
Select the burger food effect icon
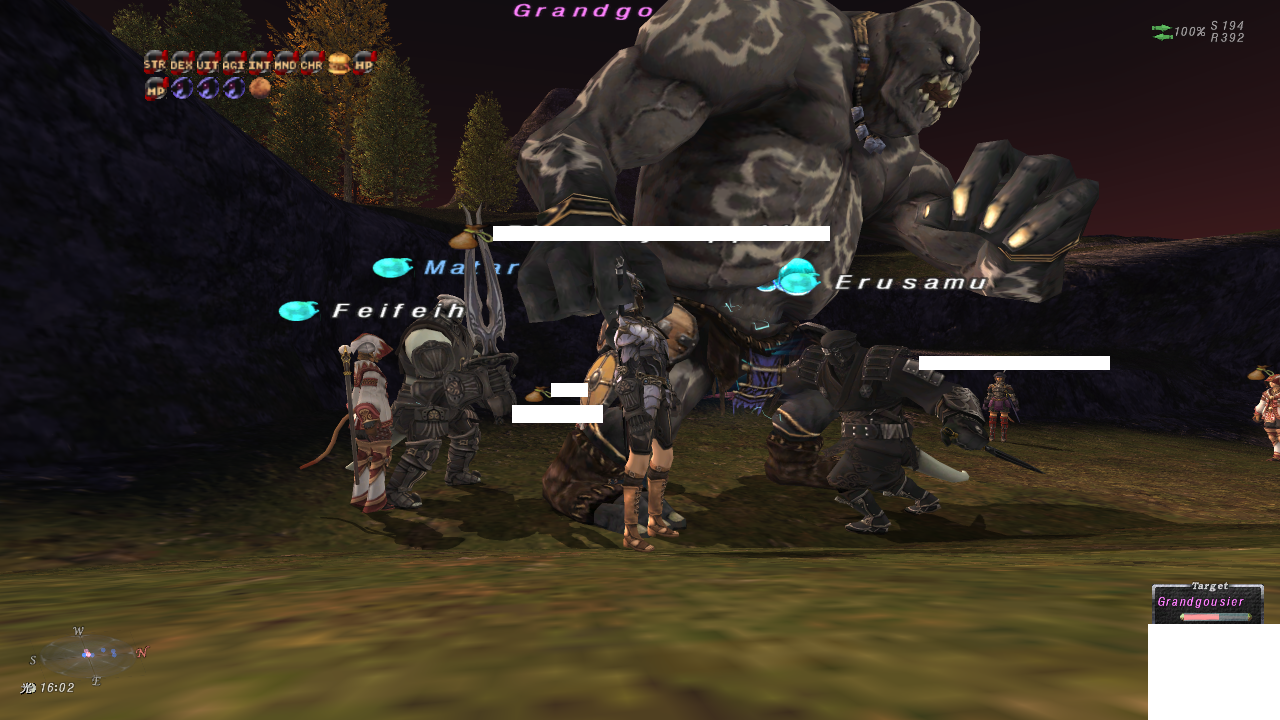pyautogui.click(x=338, y=63)
